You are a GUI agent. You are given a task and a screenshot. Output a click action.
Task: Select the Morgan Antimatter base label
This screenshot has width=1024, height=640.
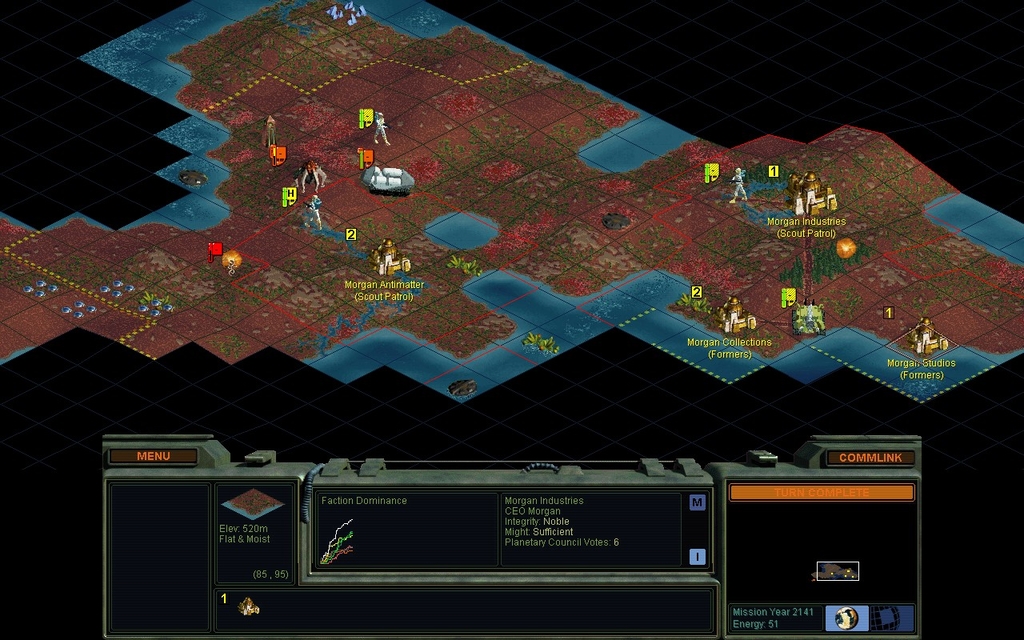pos(384,285)
